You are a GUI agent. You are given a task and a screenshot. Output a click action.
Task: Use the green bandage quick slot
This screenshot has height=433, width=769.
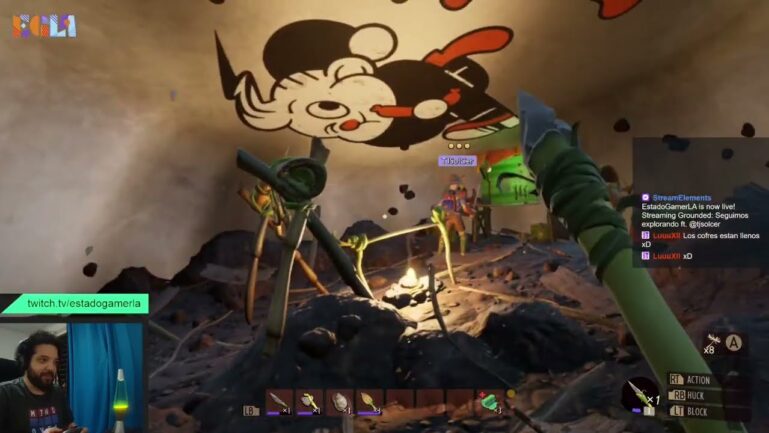490,402
